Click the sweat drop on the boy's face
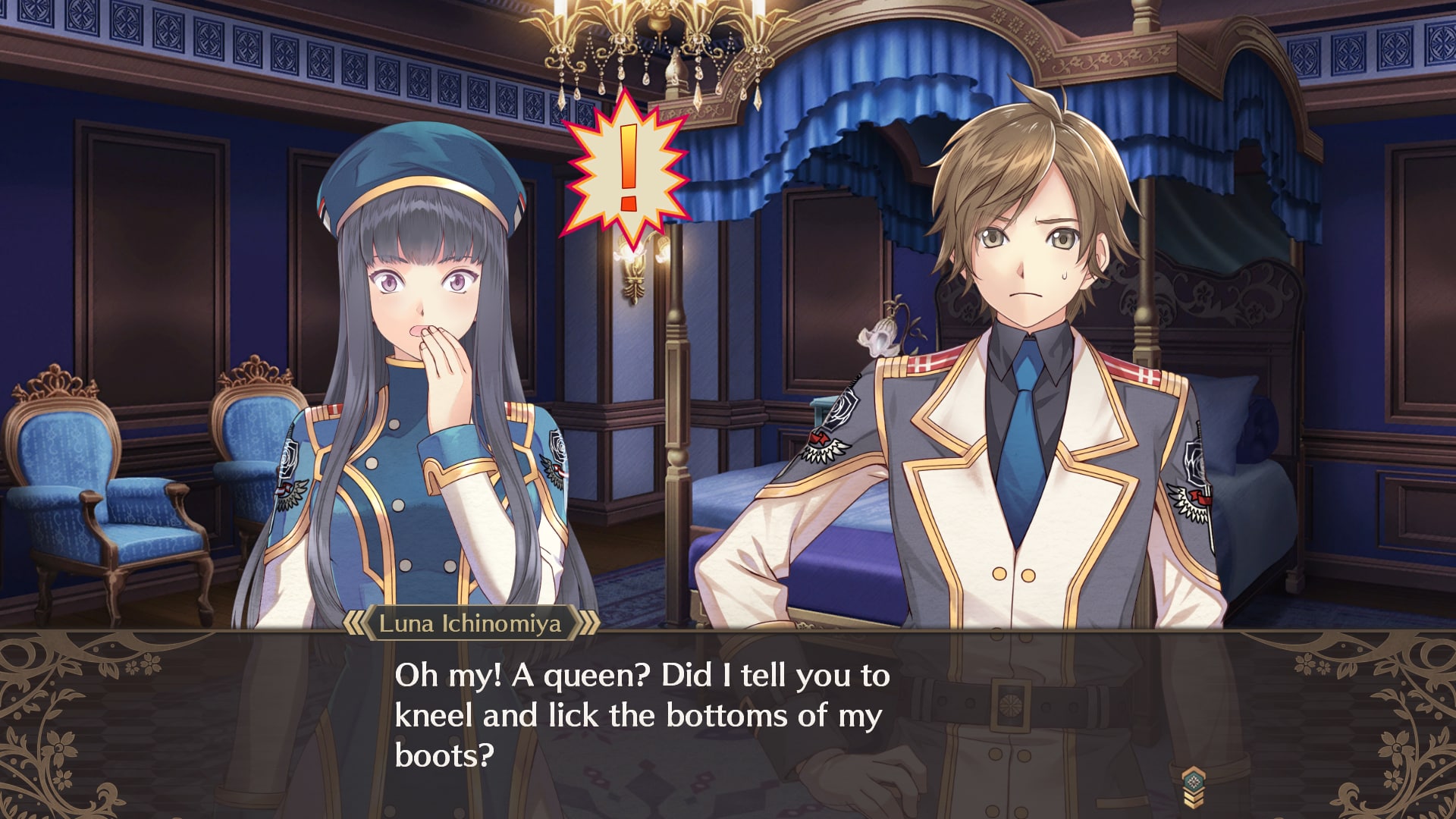 [1066, 275]
